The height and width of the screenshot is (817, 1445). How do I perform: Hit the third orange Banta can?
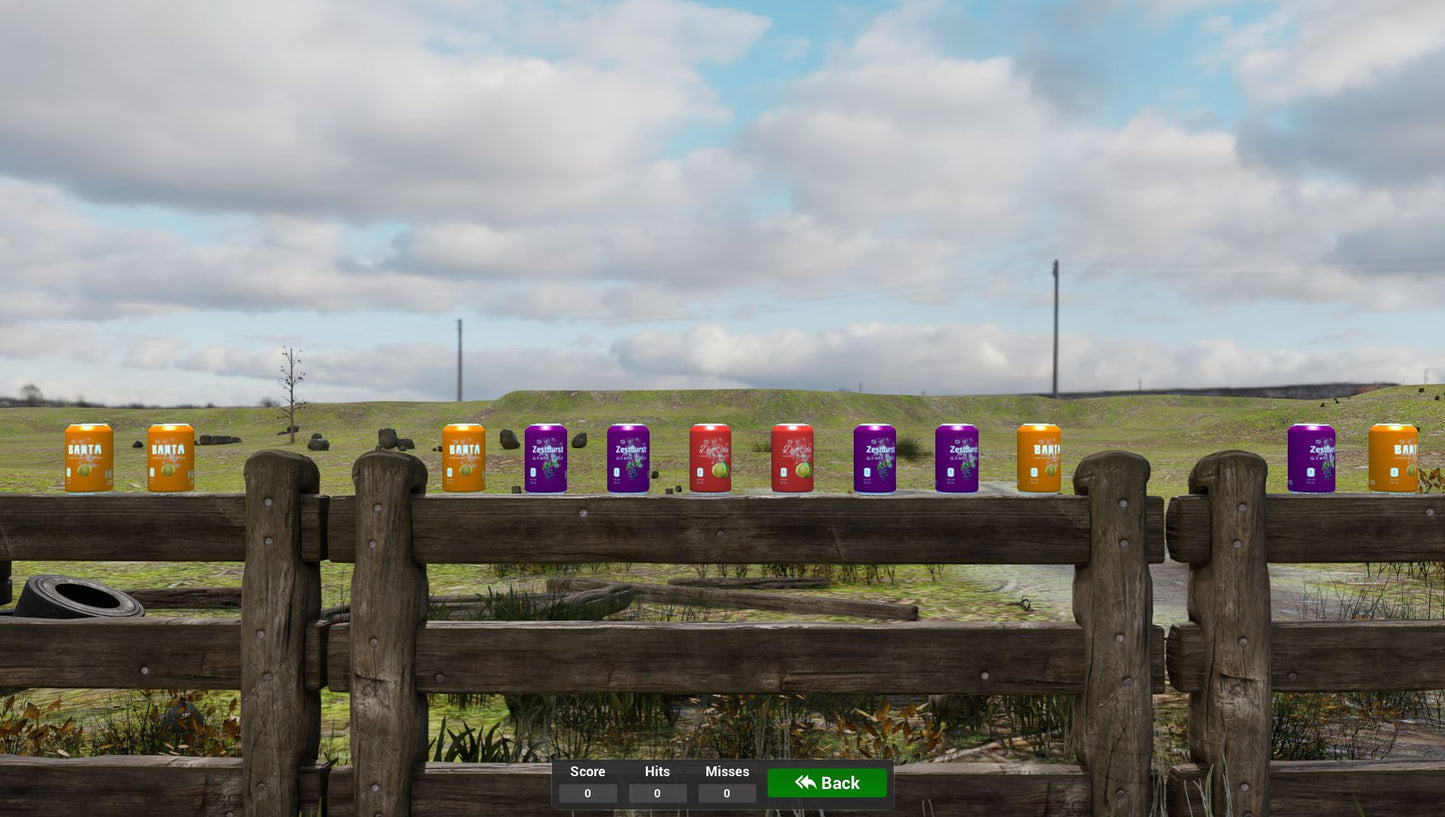point(463,460)
